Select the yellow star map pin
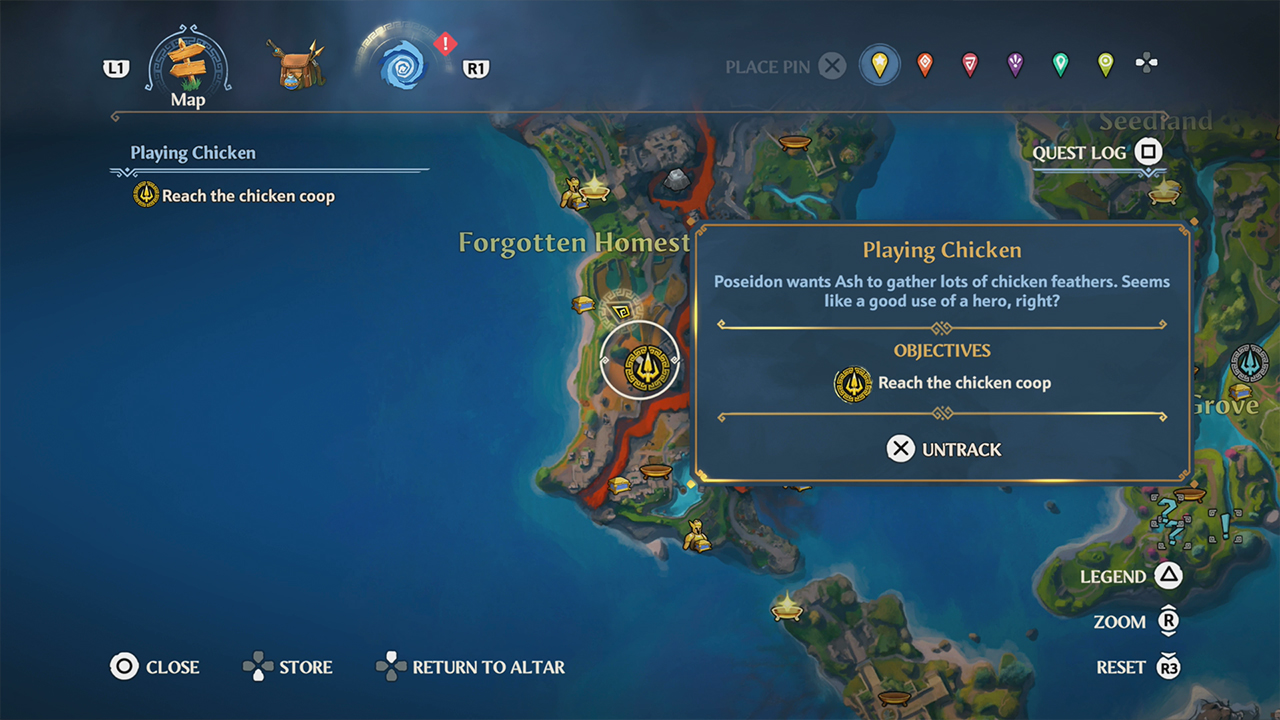This screenshot has width=1280, height=720. coord(879,66)
